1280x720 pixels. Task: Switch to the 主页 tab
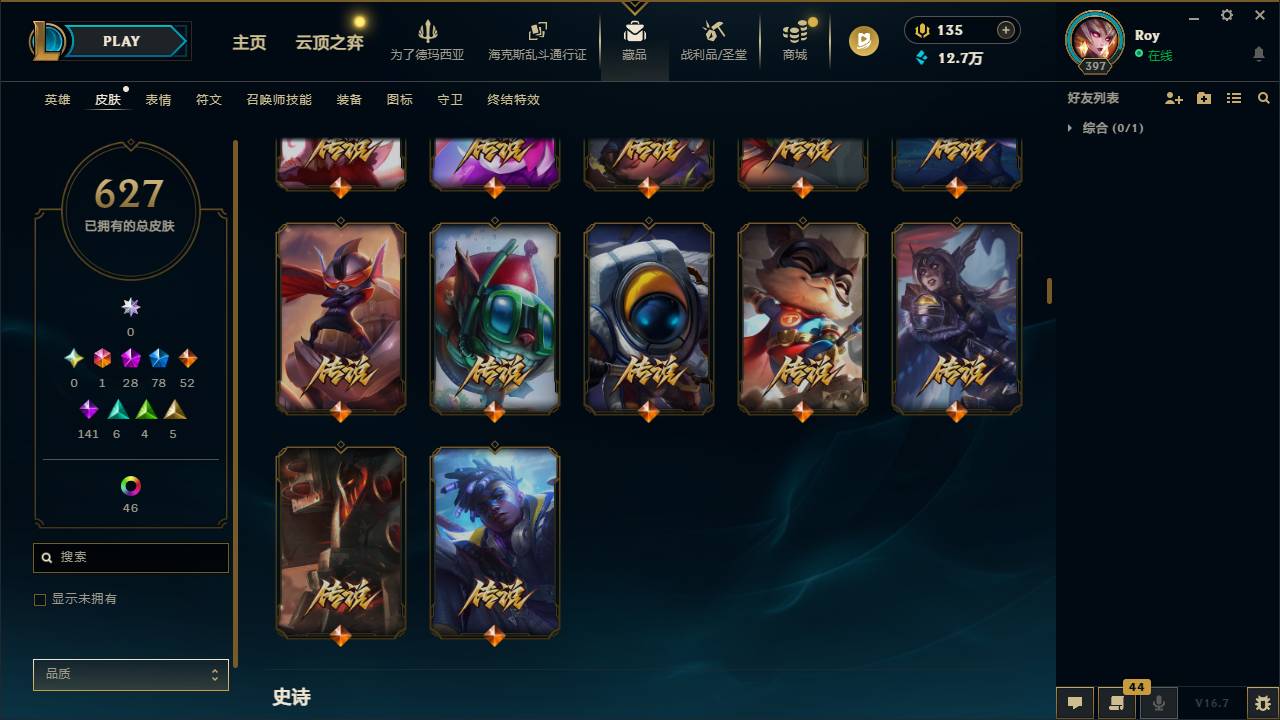pyautogui.click(x=248, y=44)
